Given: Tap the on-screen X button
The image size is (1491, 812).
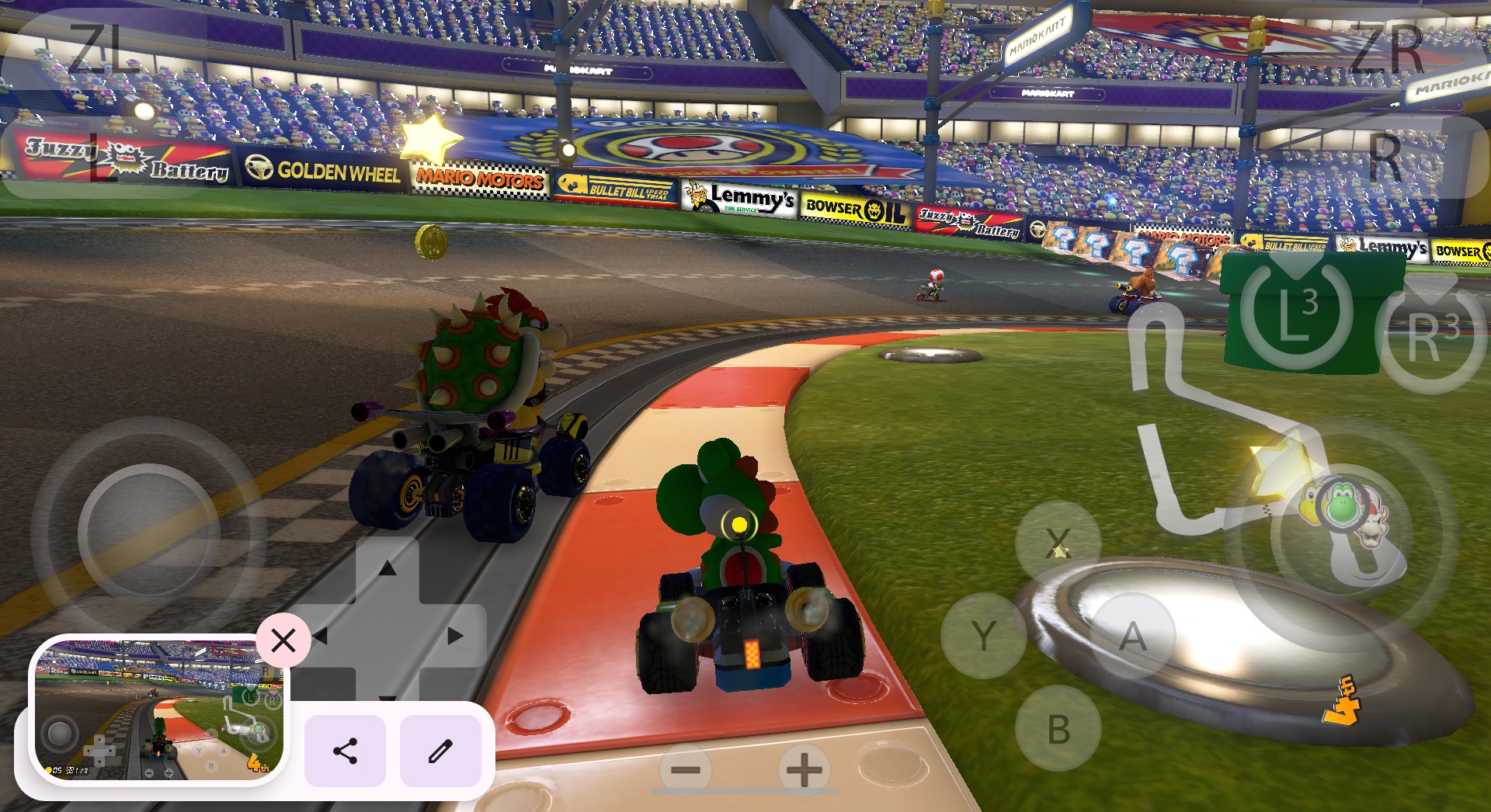Looking at the screenshot, I should (1058, 543).
